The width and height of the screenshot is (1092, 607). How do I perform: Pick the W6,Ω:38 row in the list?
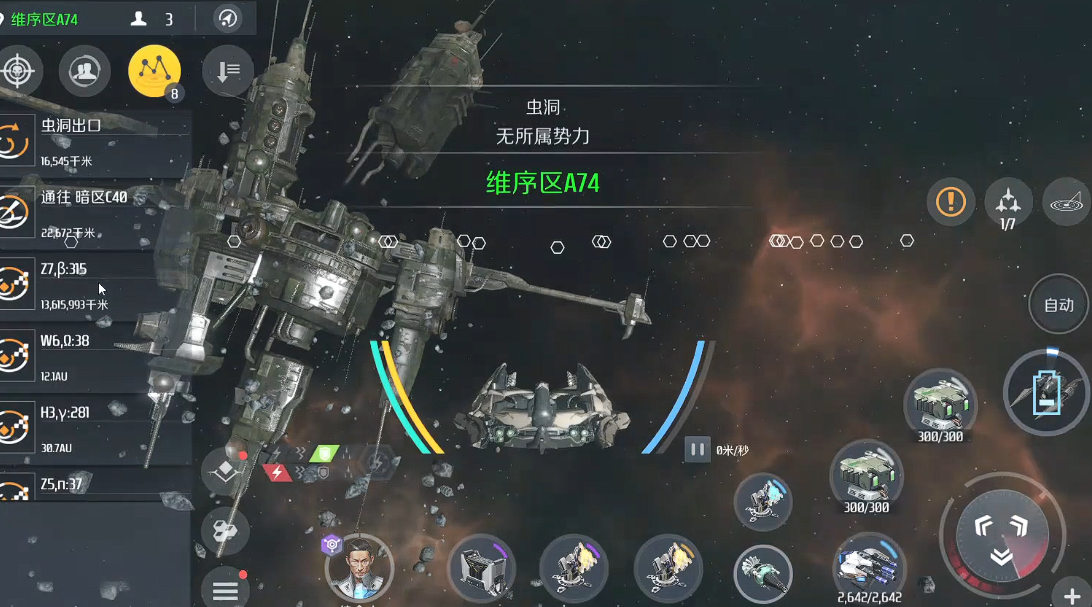[x=95, y=357]
